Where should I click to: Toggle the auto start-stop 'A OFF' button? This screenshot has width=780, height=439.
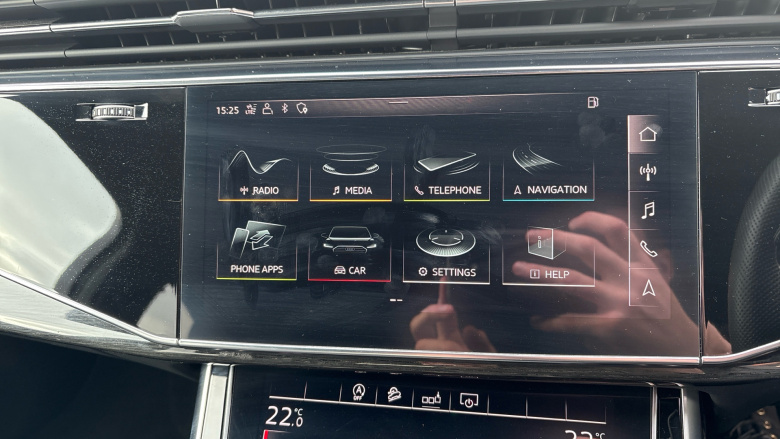(x=359, y=392)
